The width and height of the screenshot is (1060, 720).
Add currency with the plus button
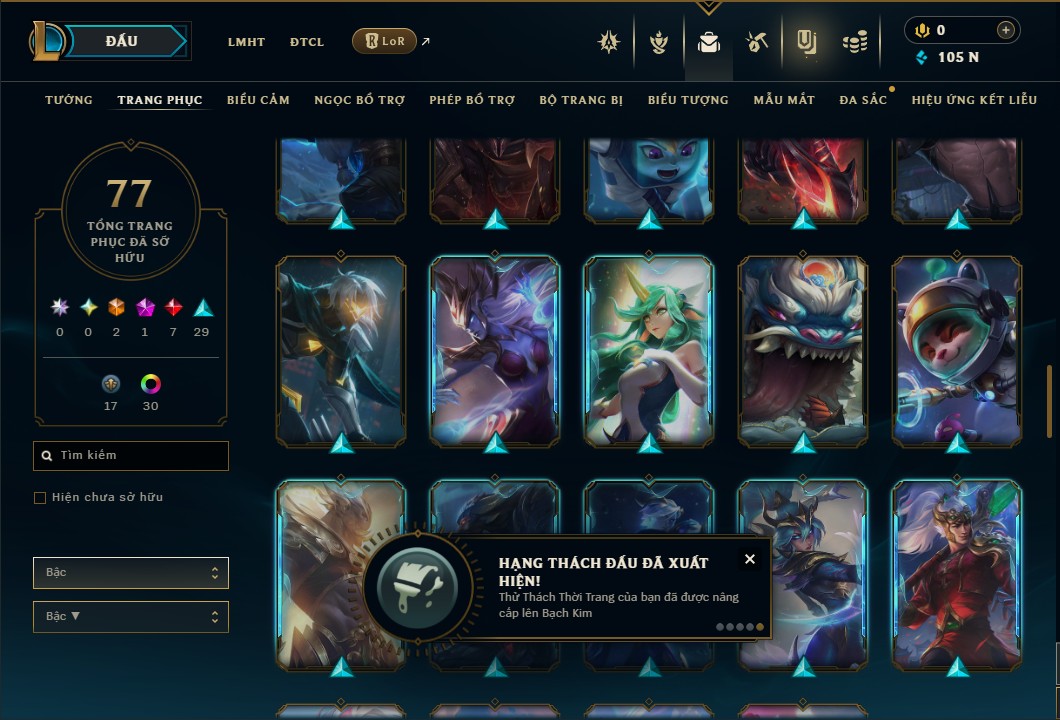click(x=1005, y=30)
